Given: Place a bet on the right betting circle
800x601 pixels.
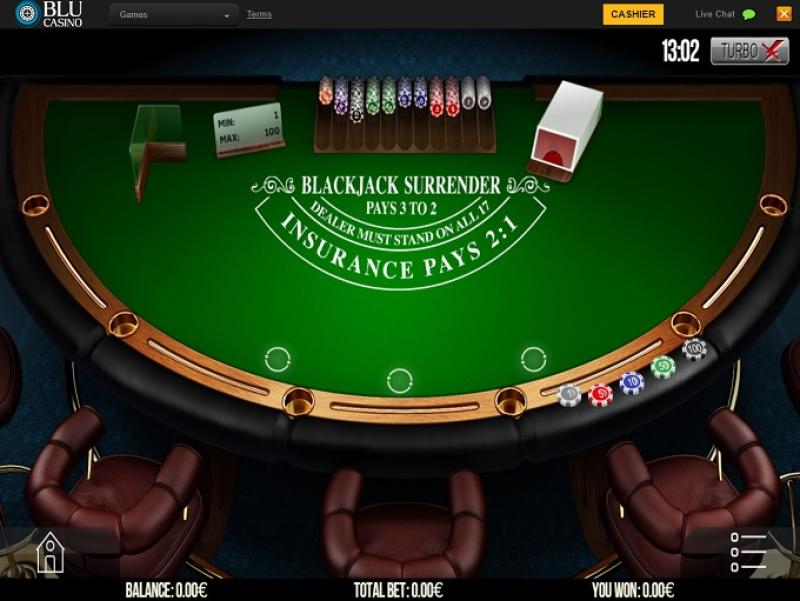Looking at the screenshot, I should (x=533, y=359).
